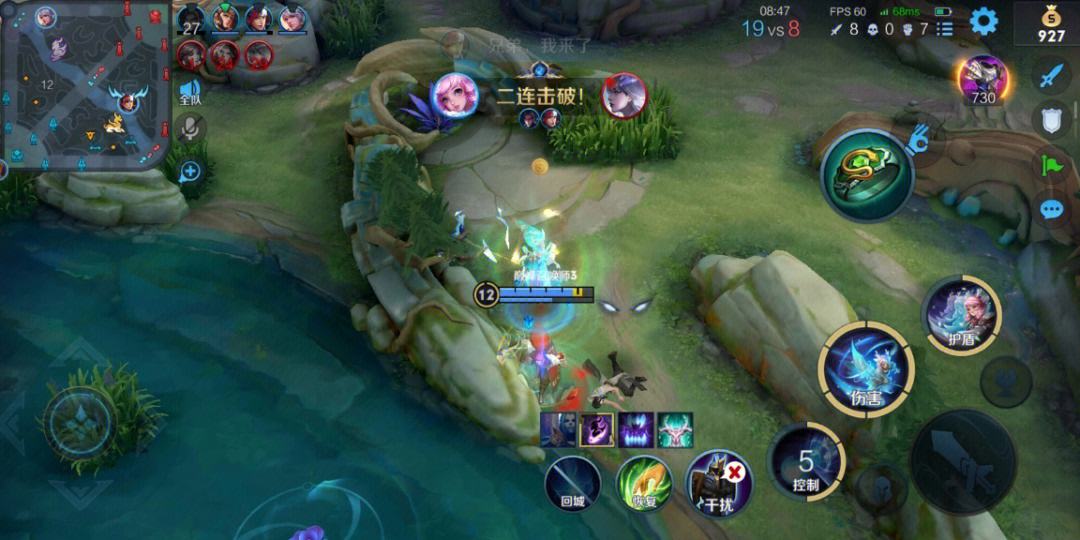Open the settings gear menu

tap(984, 21)
